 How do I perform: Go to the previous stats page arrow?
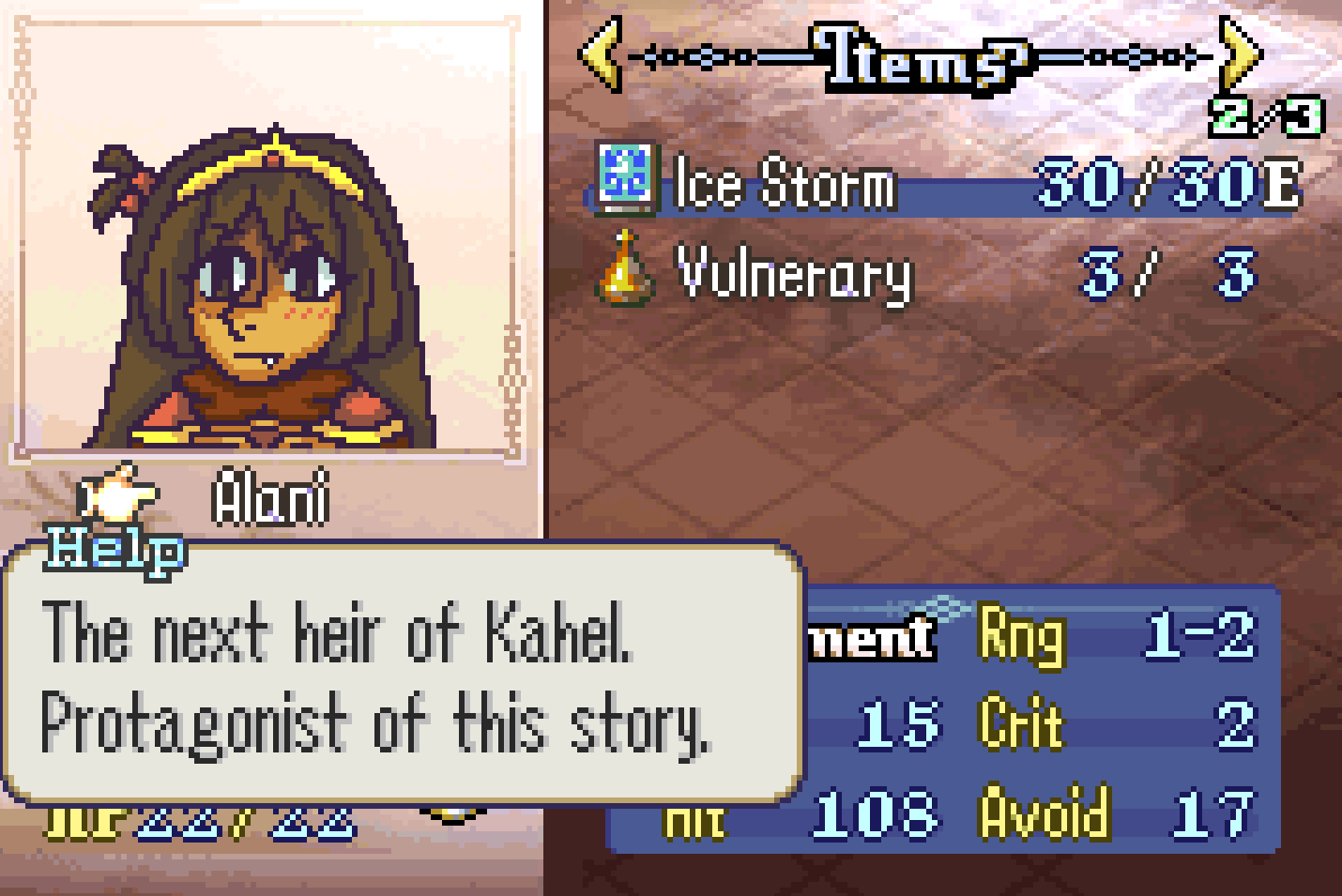coord(601,55)
